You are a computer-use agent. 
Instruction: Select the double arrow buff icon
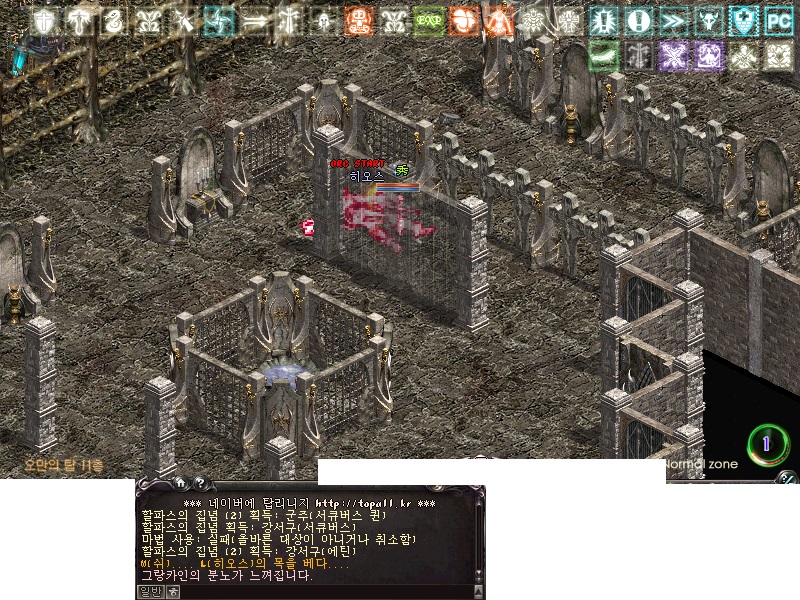tap(254, 20)
